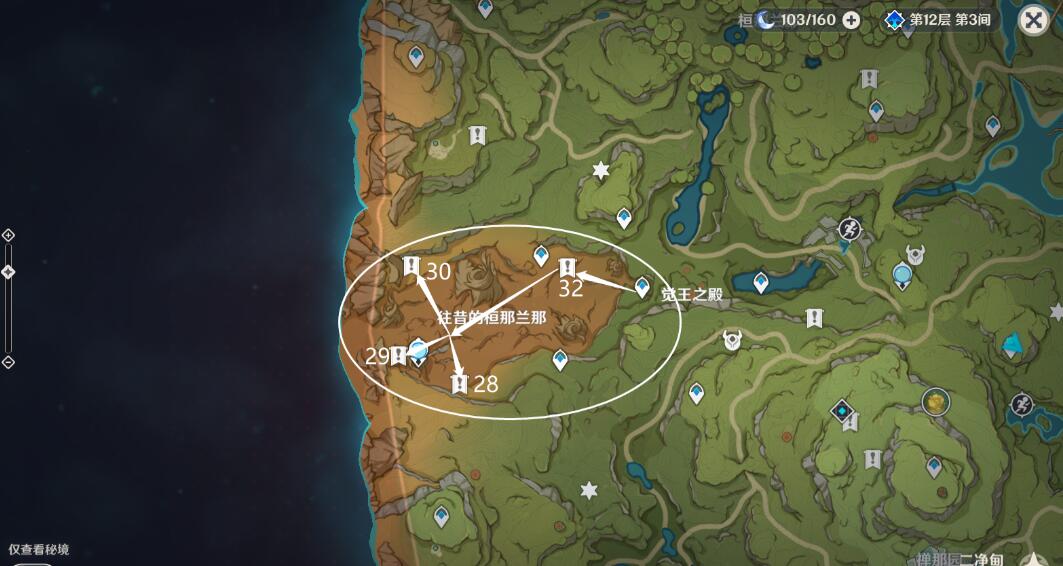Select the blue crystal triangle marker
1063x566 pixels.
point(1014,345)
